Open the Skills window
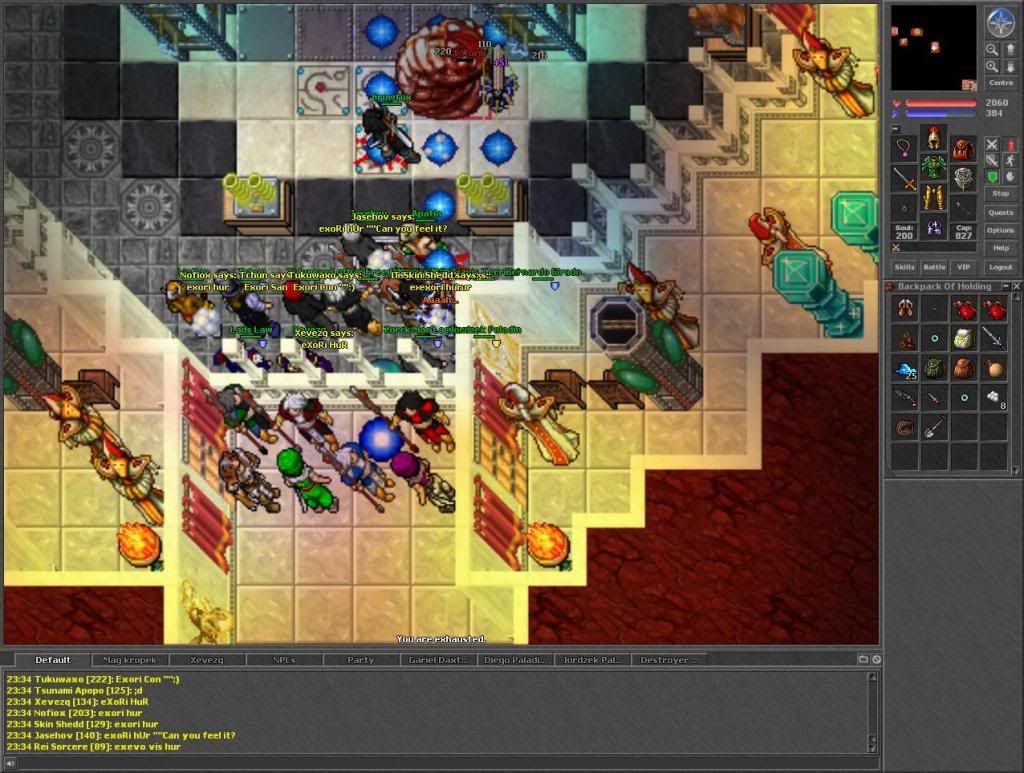Viewport: 1024px width, 773px height. tap(904, 267)
